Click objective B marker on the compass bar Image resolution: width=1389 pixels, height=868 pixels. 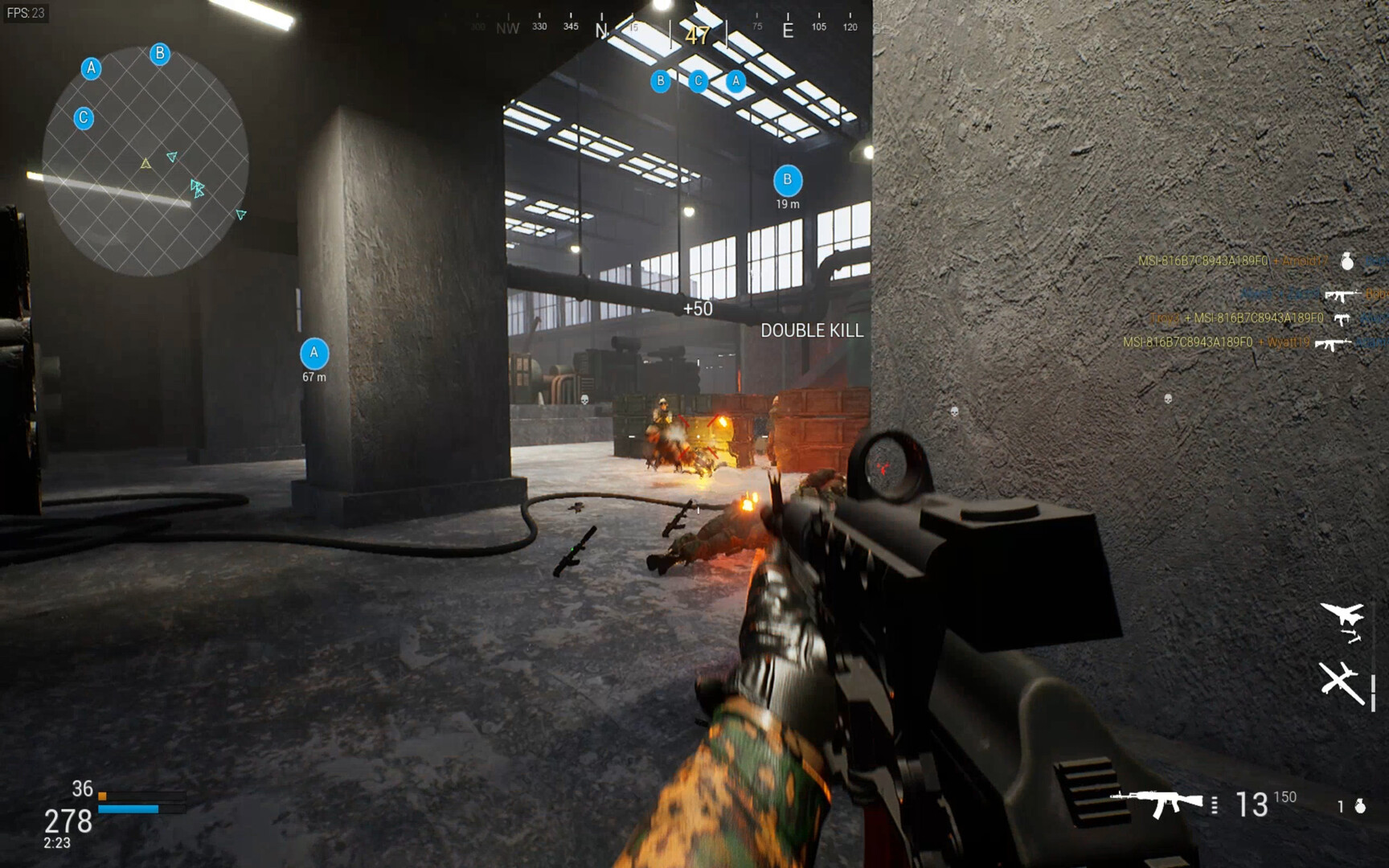tap(661, 81)
